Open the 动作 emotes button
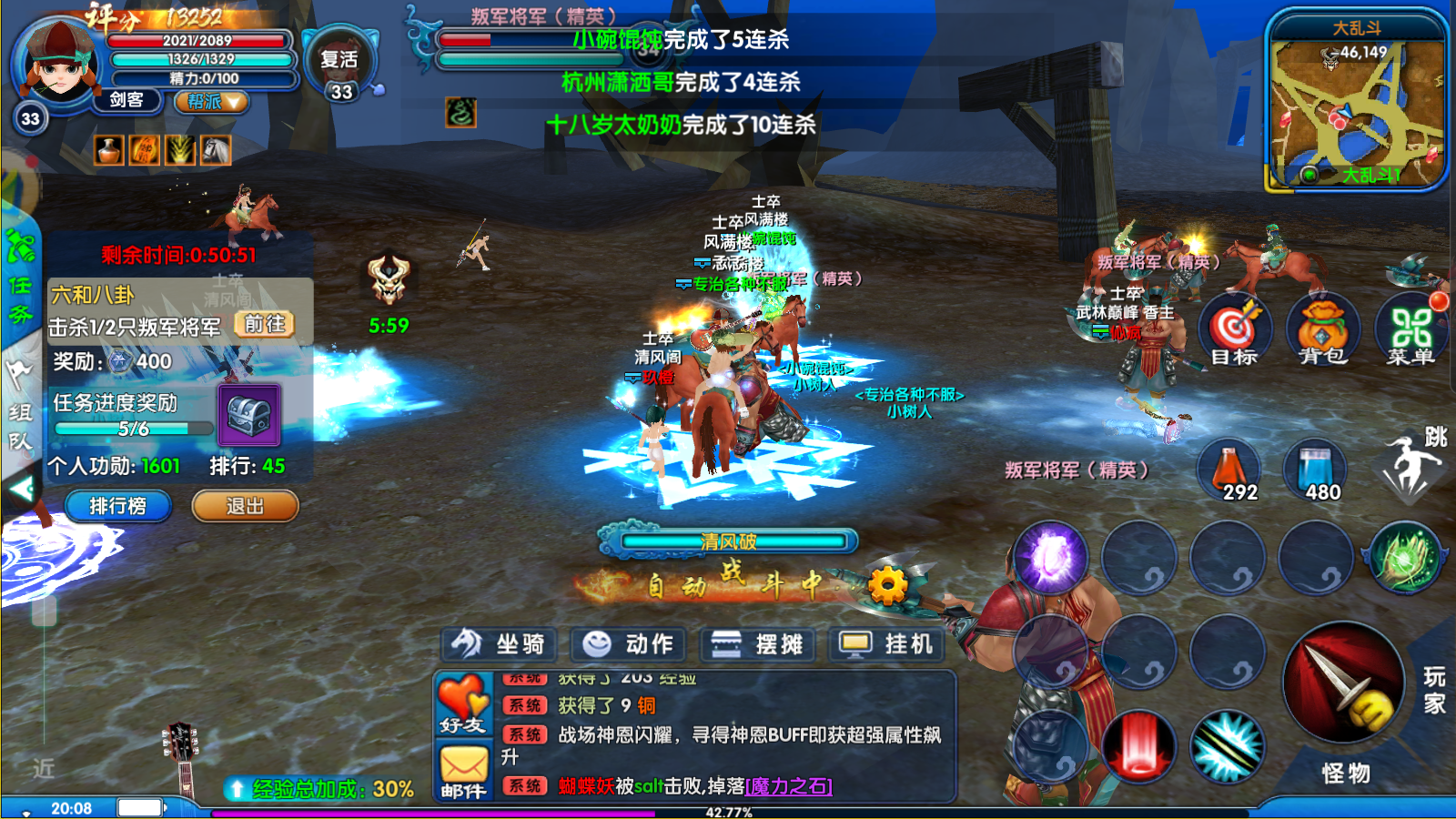The image size is (1456, 819). click(628, 644)
